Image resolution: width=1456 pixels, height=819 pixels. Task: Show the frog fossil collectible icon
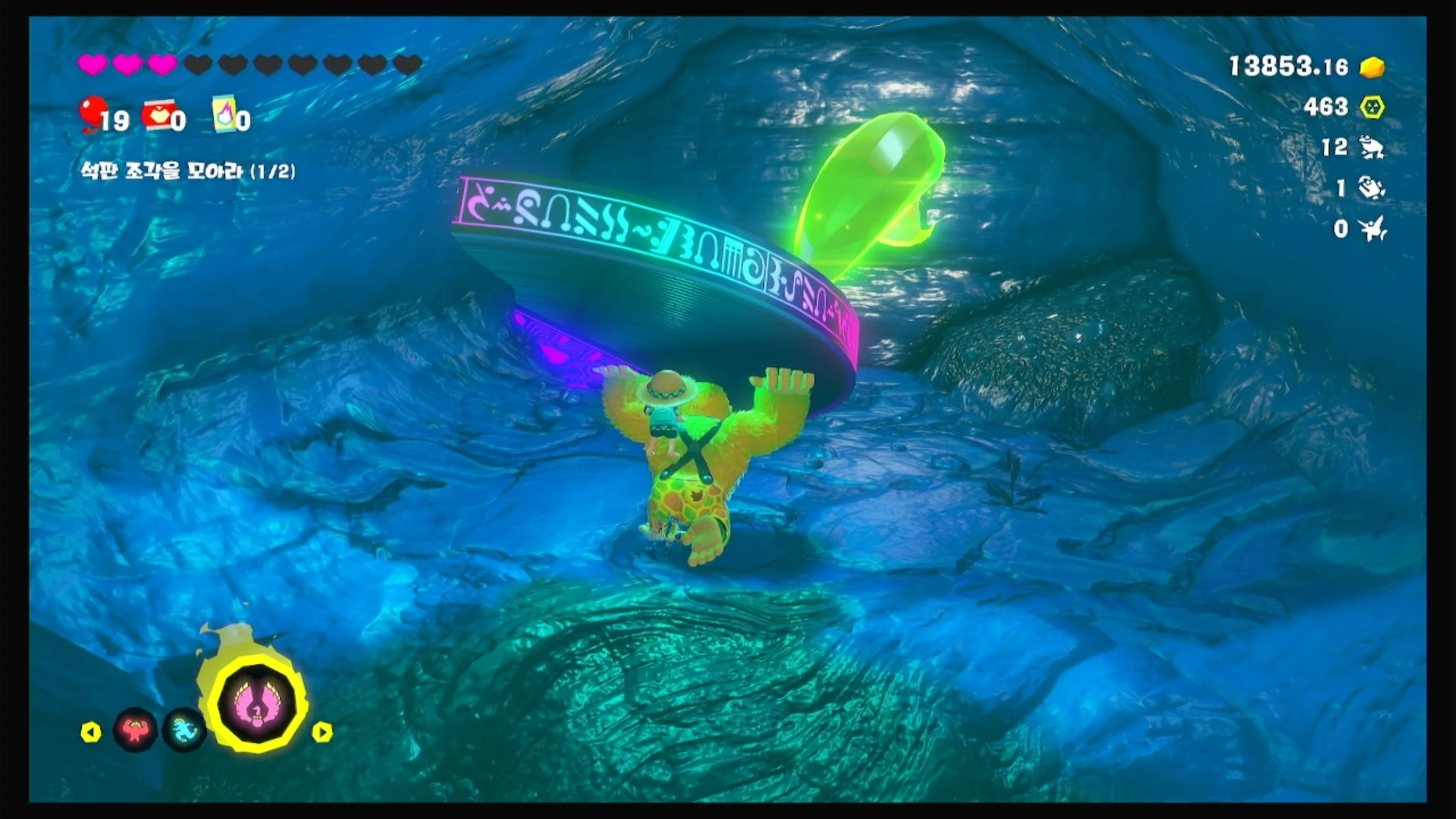(x=1371, y=148)
